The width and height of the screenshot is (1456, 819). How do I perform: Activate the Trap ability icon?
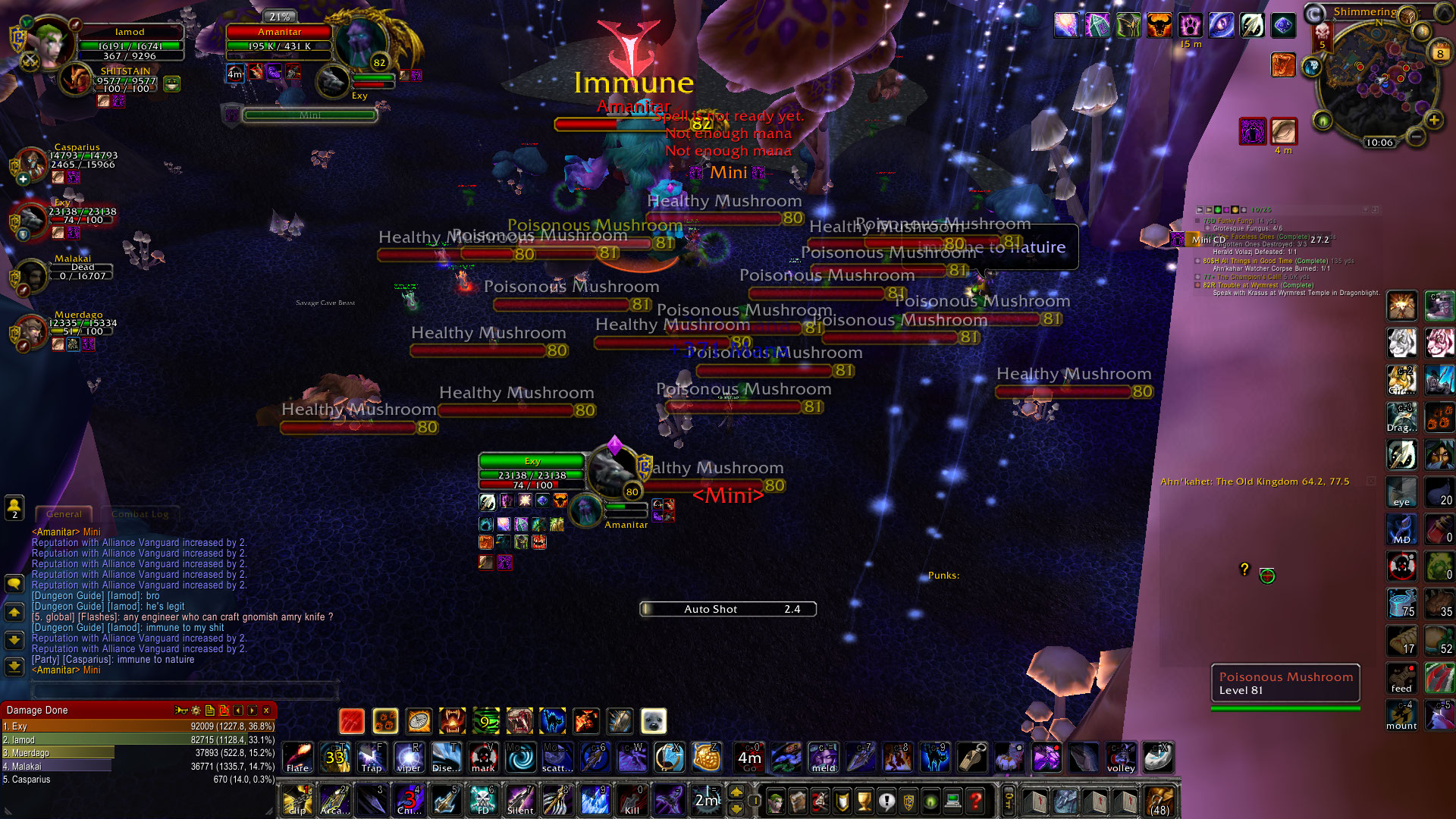372,757
